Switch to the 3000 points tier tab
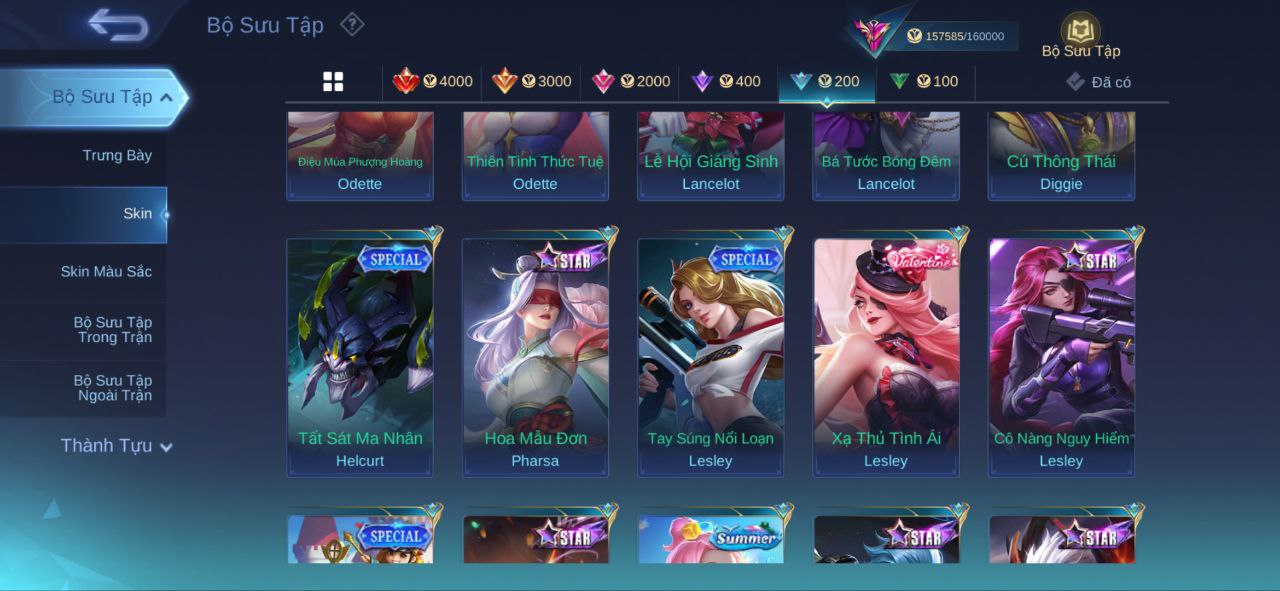The width and height of the screenshot is (1280, 591). [x=531, y=82]
